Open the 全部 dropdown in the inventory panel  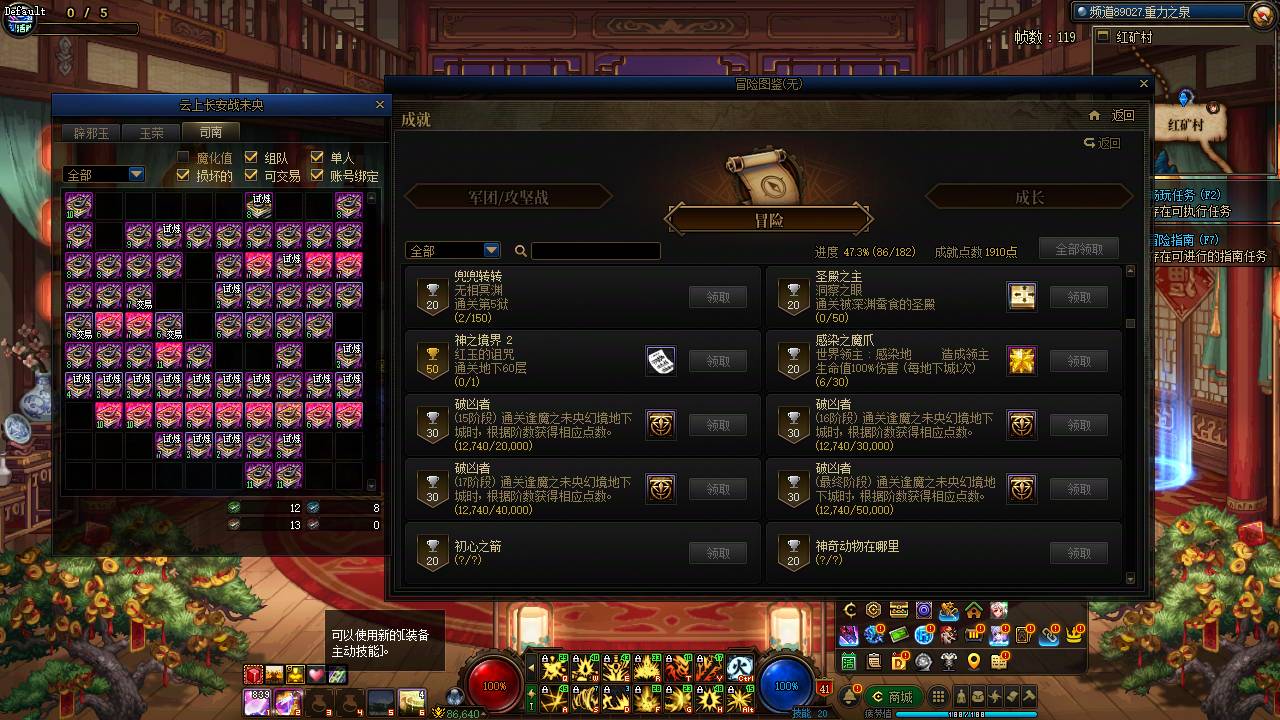(103, 173)
